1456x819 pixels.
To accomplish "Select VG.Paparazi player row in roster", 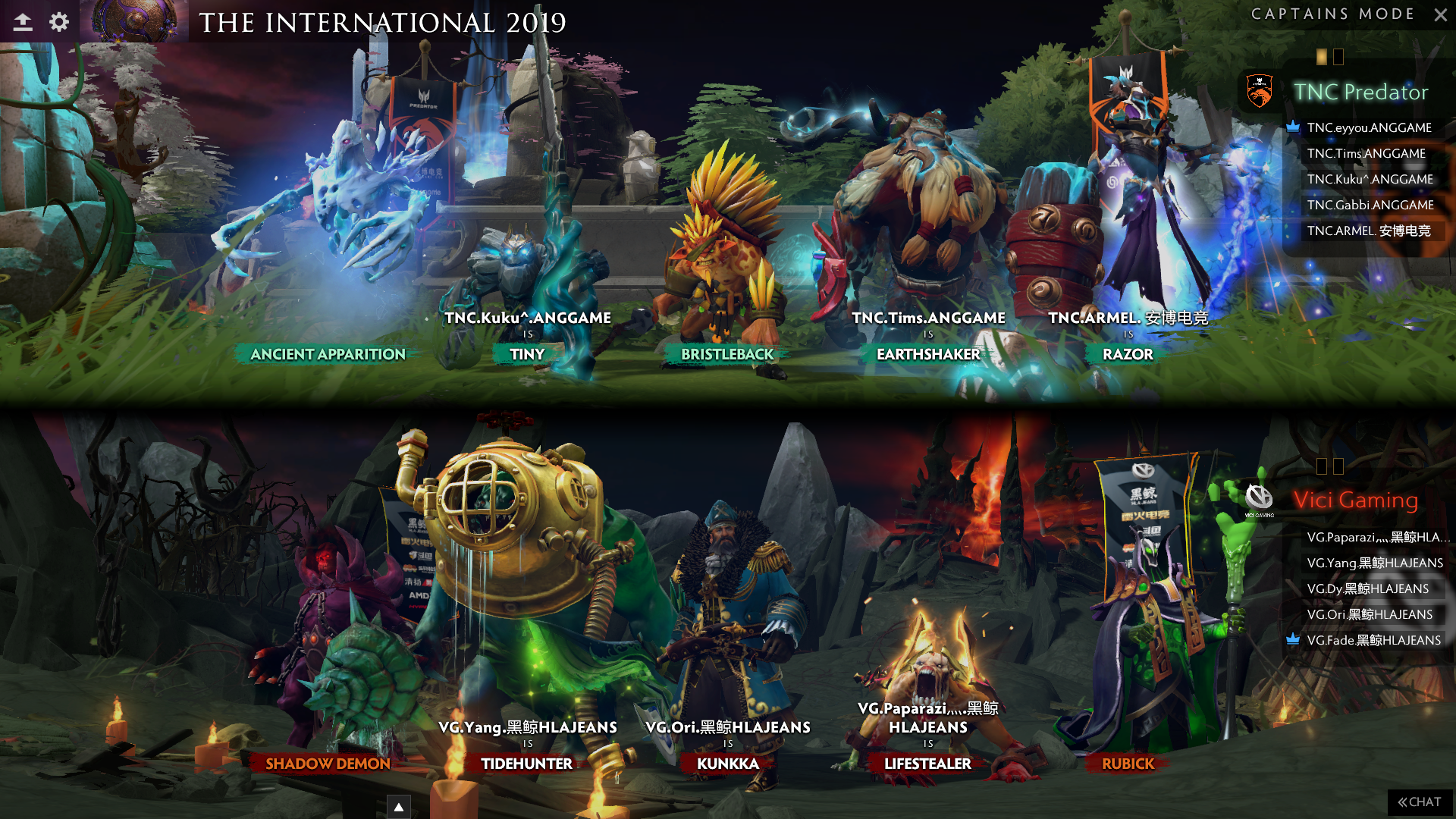I will pos(1373,537).
